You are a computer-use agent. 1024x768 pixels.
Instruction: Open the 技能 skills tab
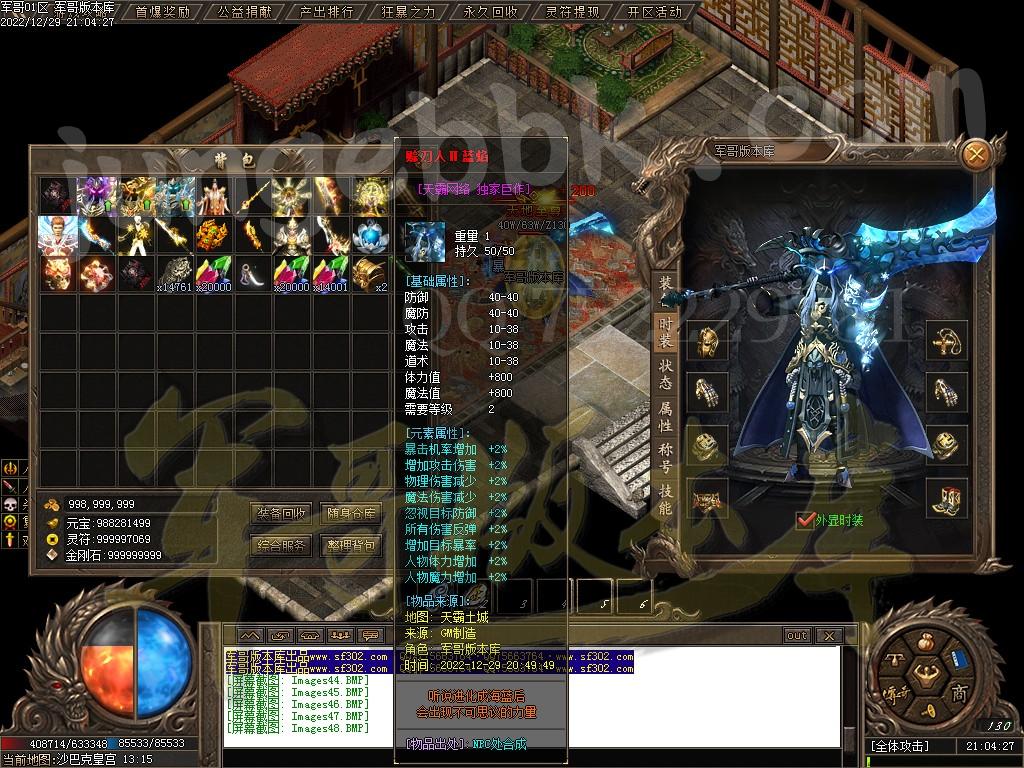665,501
